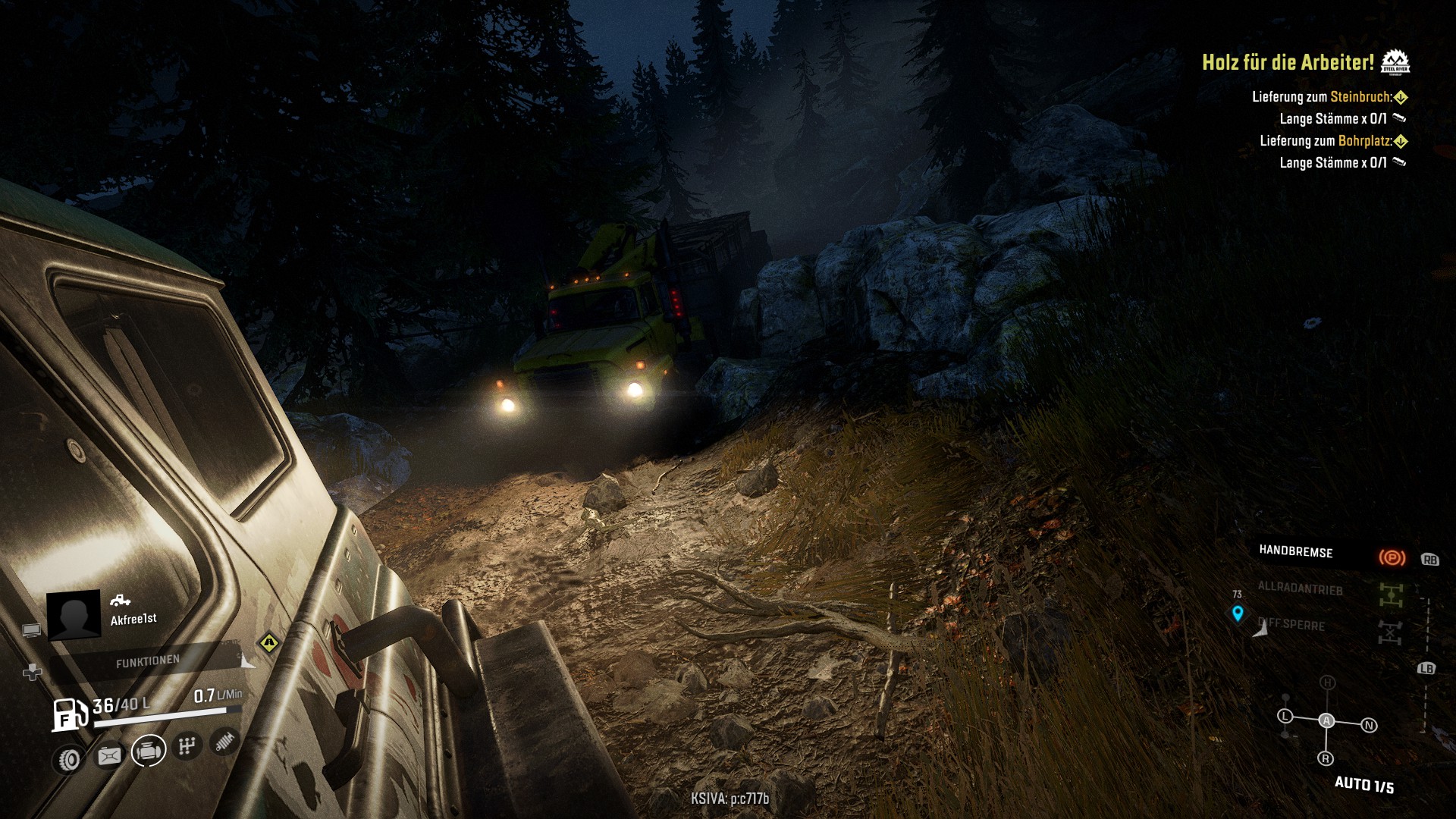Screen dimensions: 1456x819
Task: Open the Funktionen panel
Action: point(148,662)
